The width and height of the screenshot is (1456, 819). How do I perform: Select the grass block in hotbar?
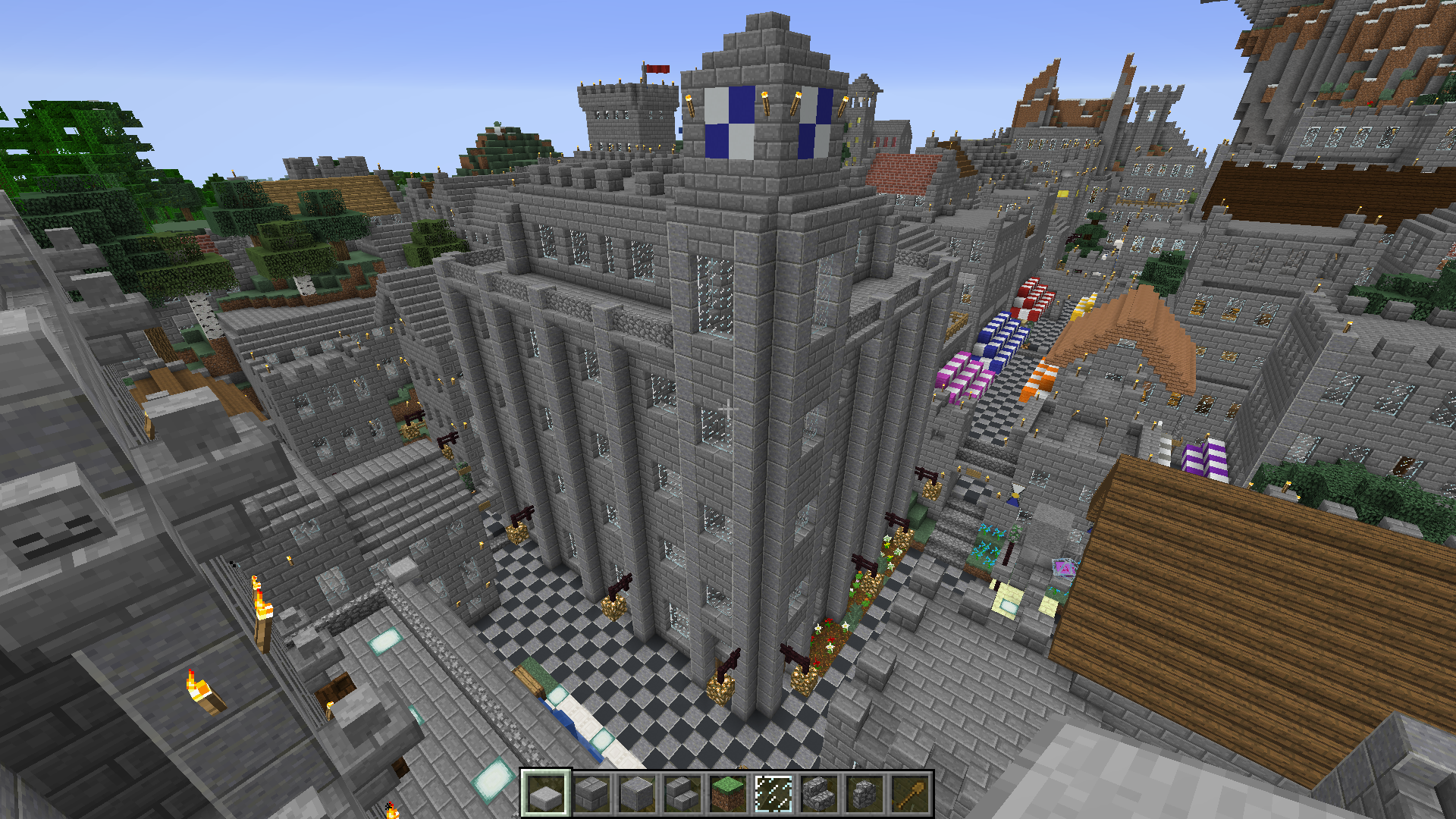(x=727, y=794)
